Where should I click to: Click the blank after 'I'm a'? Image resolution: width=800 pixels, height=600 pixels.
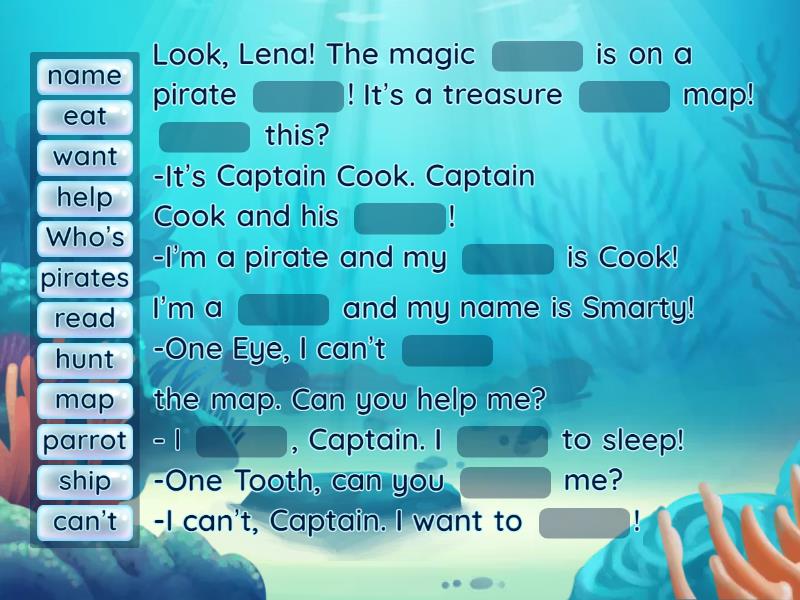(x=284, y=310)
